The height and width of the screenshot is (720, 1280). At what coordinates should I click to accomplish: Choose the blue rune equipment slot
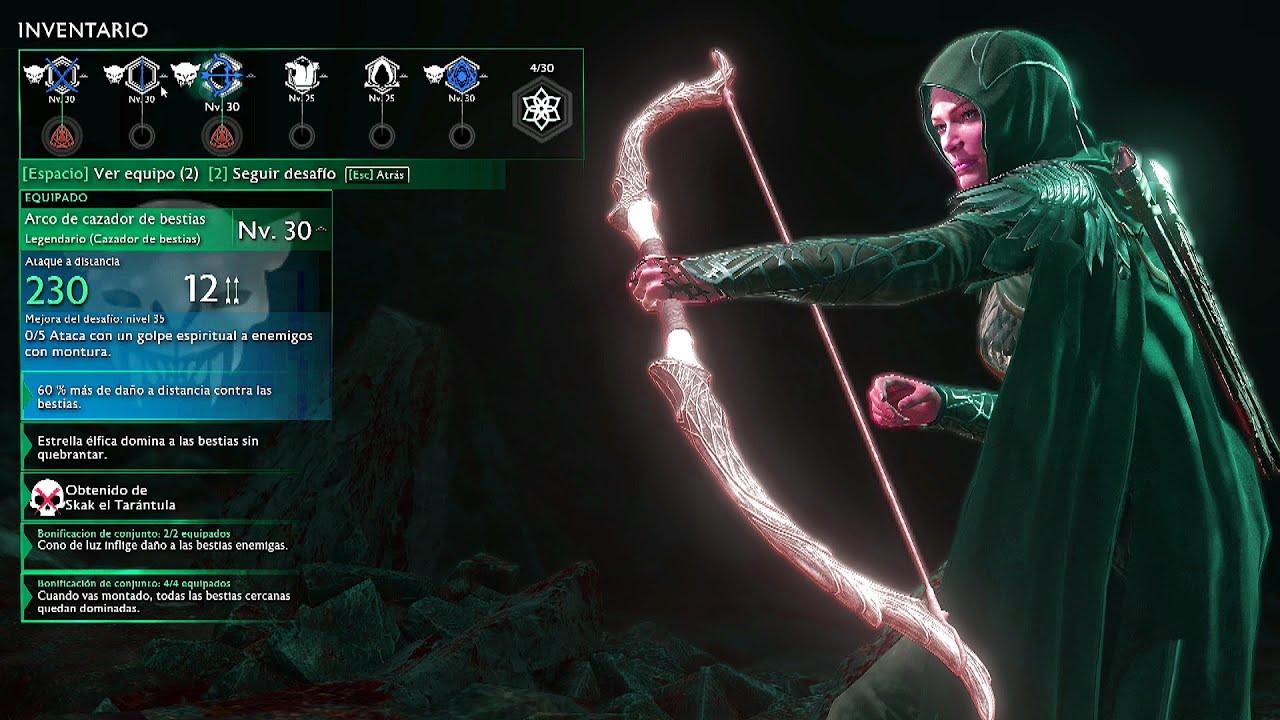[461, 75]
